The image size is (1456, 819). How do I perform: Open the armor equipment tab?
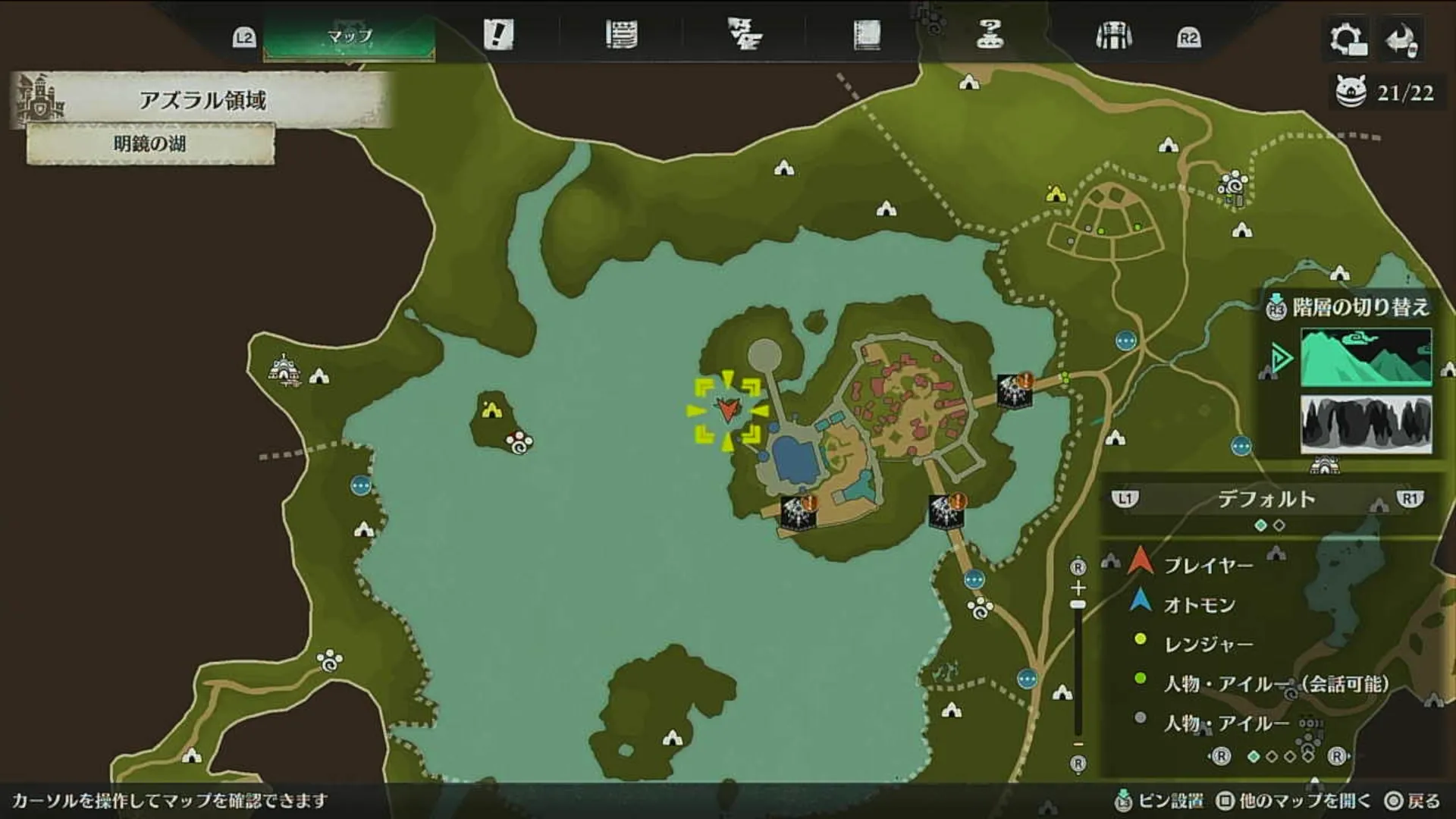pyautogui.click(x=1113, y=36)
